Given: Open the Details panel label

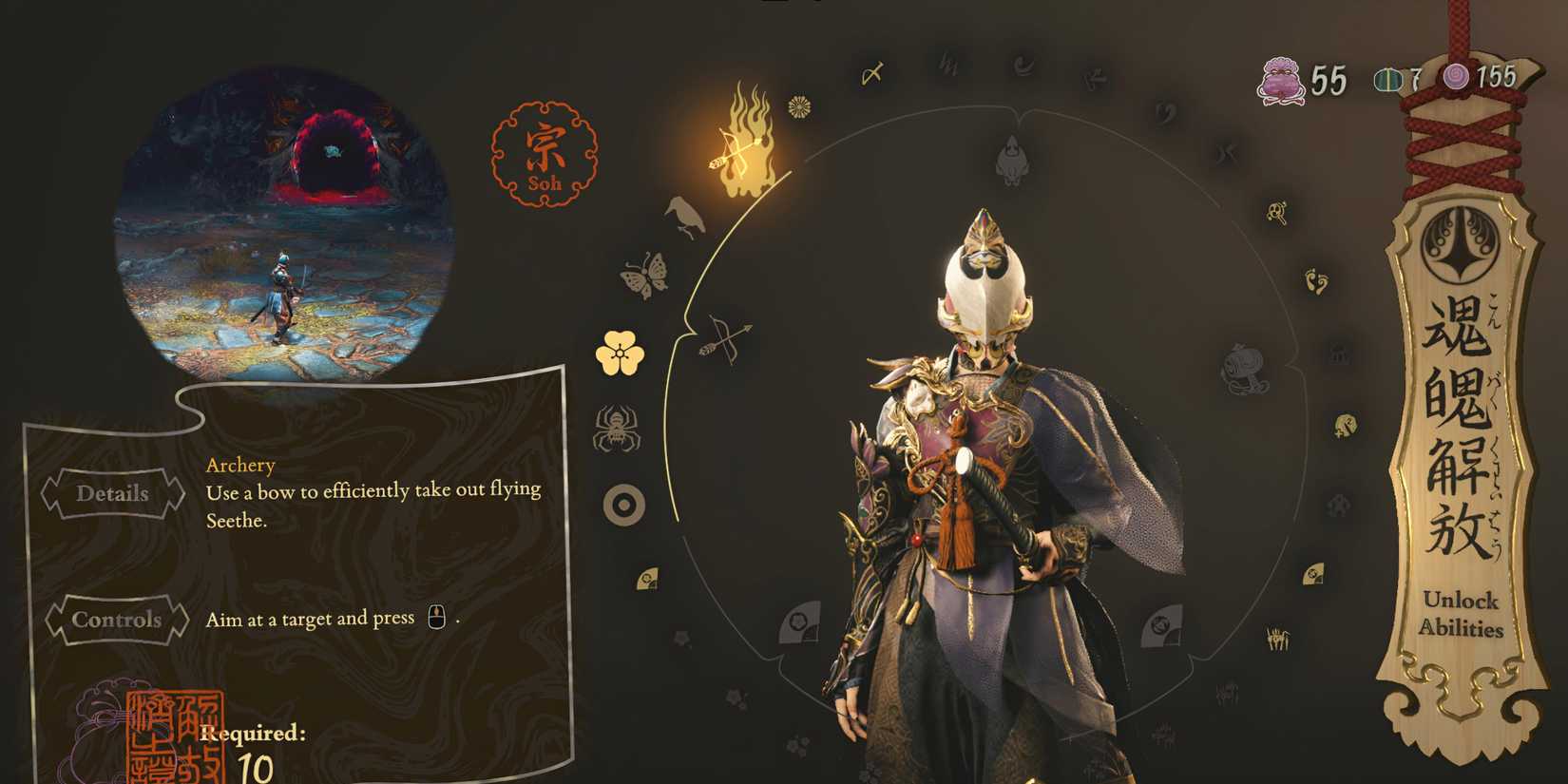Looking at the screenshot, I should [116, 494].
